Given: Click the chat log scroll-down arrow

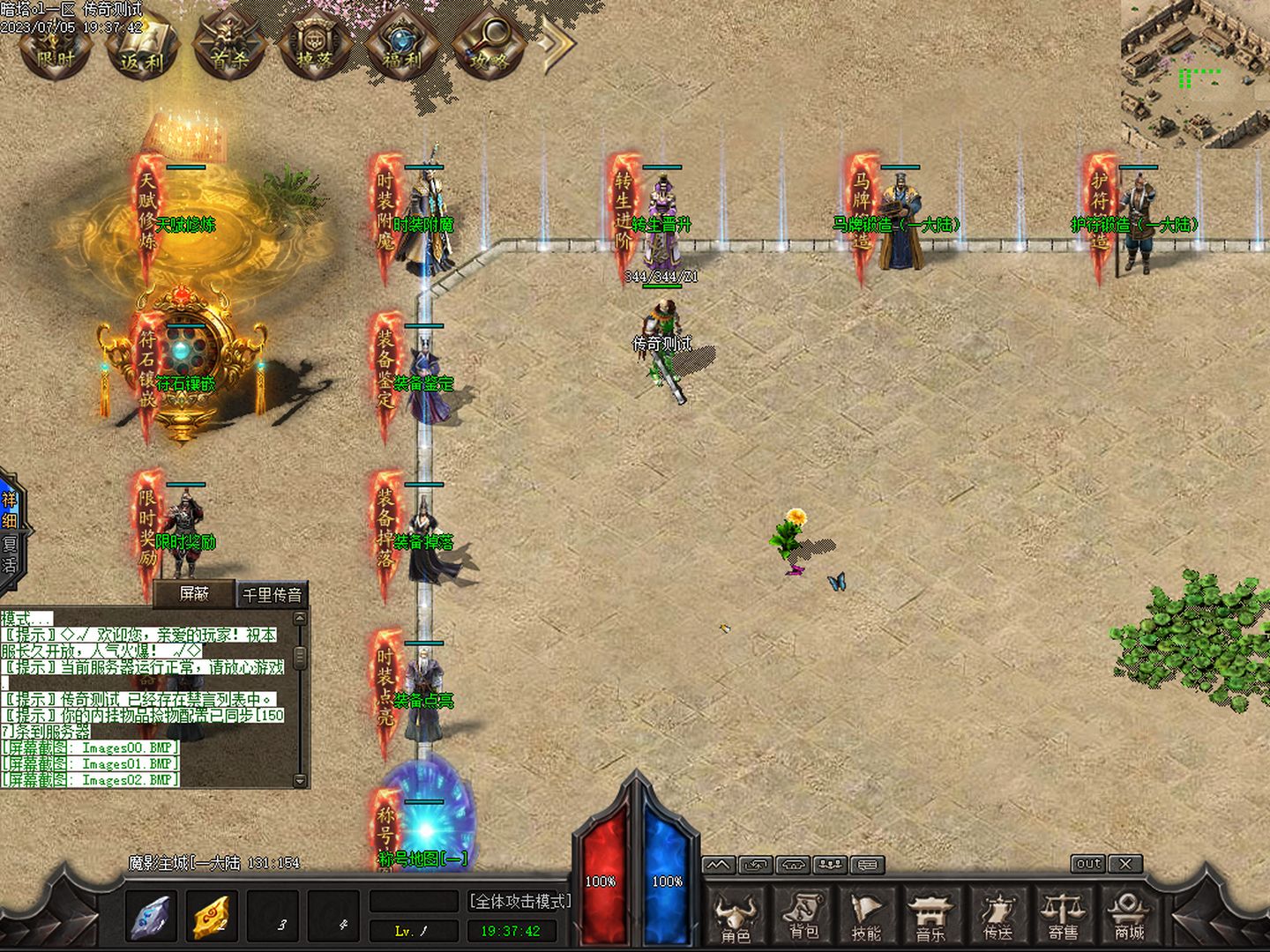Looking at the screenshot, I should point(300,780).
